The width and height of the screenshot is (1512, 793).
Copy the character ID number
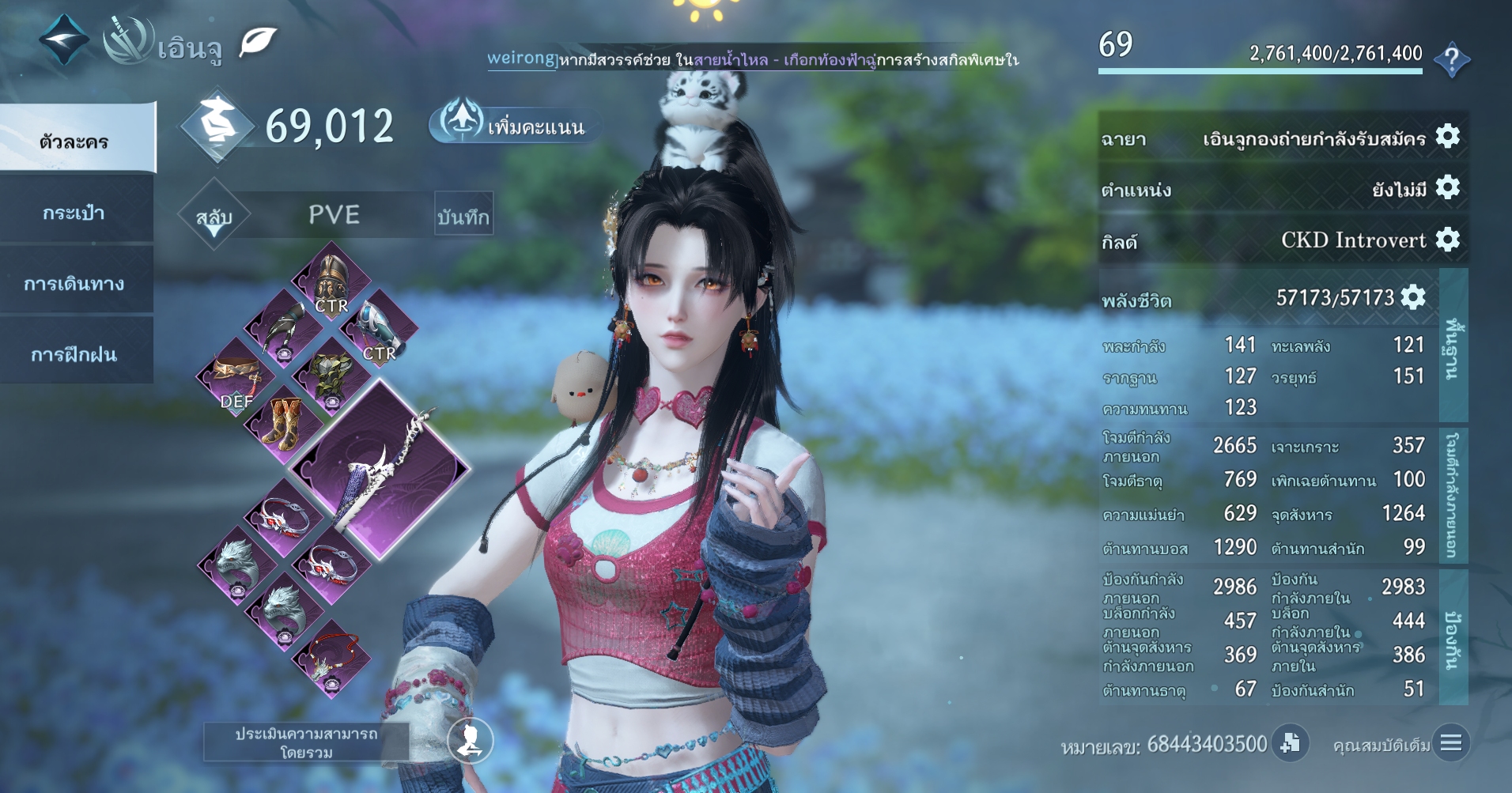tap(1290, 743)
